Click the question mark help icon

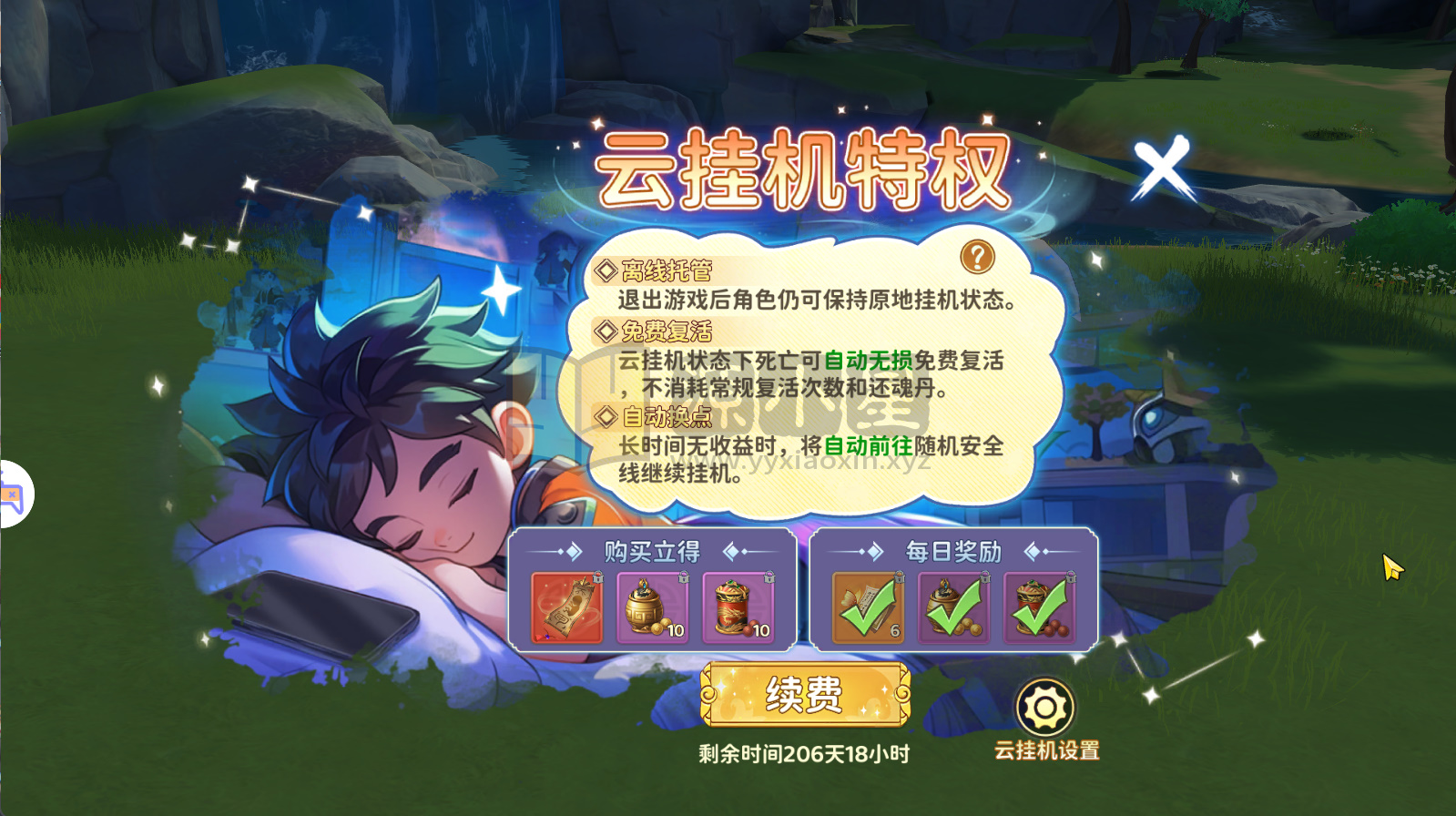pos(978,258)
